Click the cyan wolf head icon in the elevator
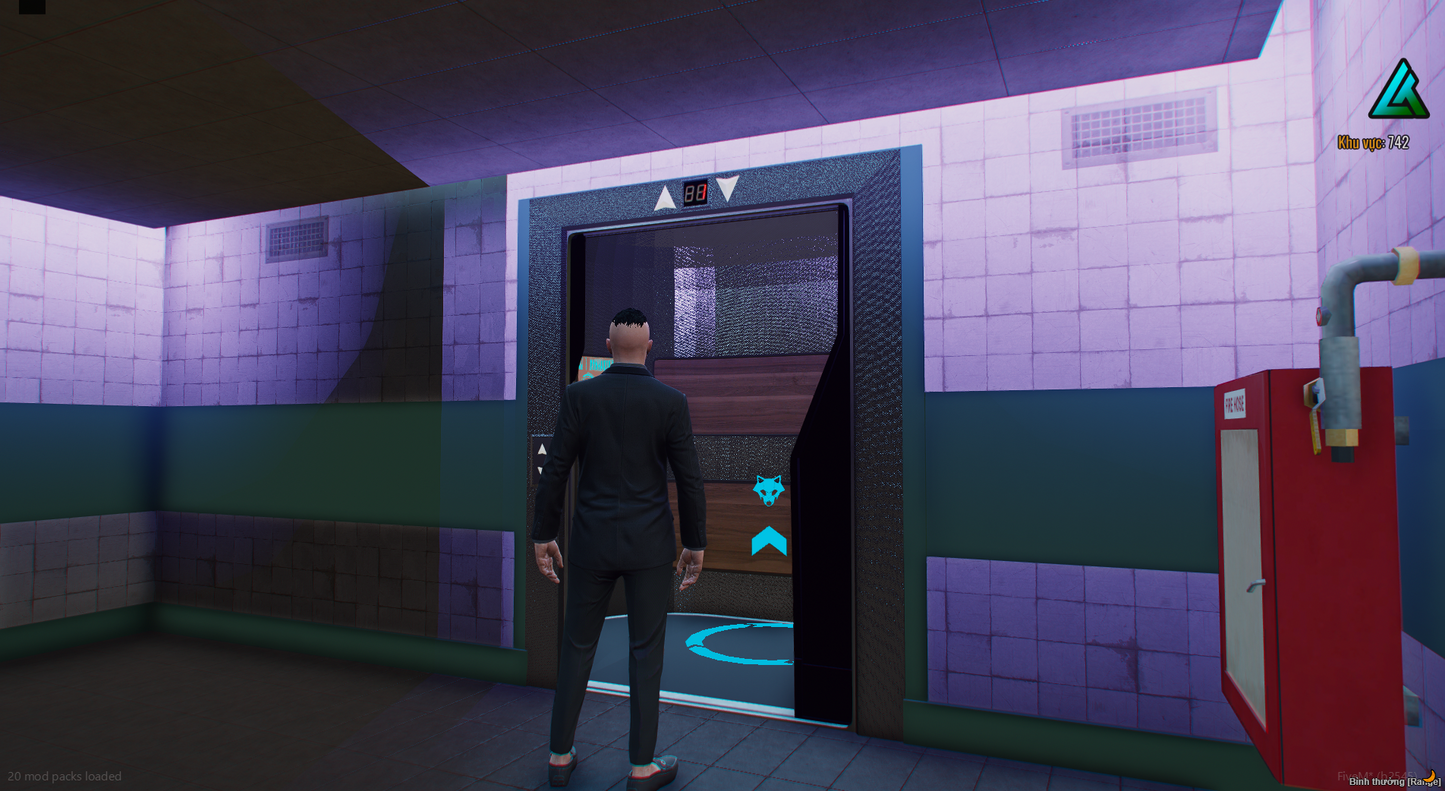The width and height of the screenshot is (1445, 791). pyautogui.click(x=768, y=489)
